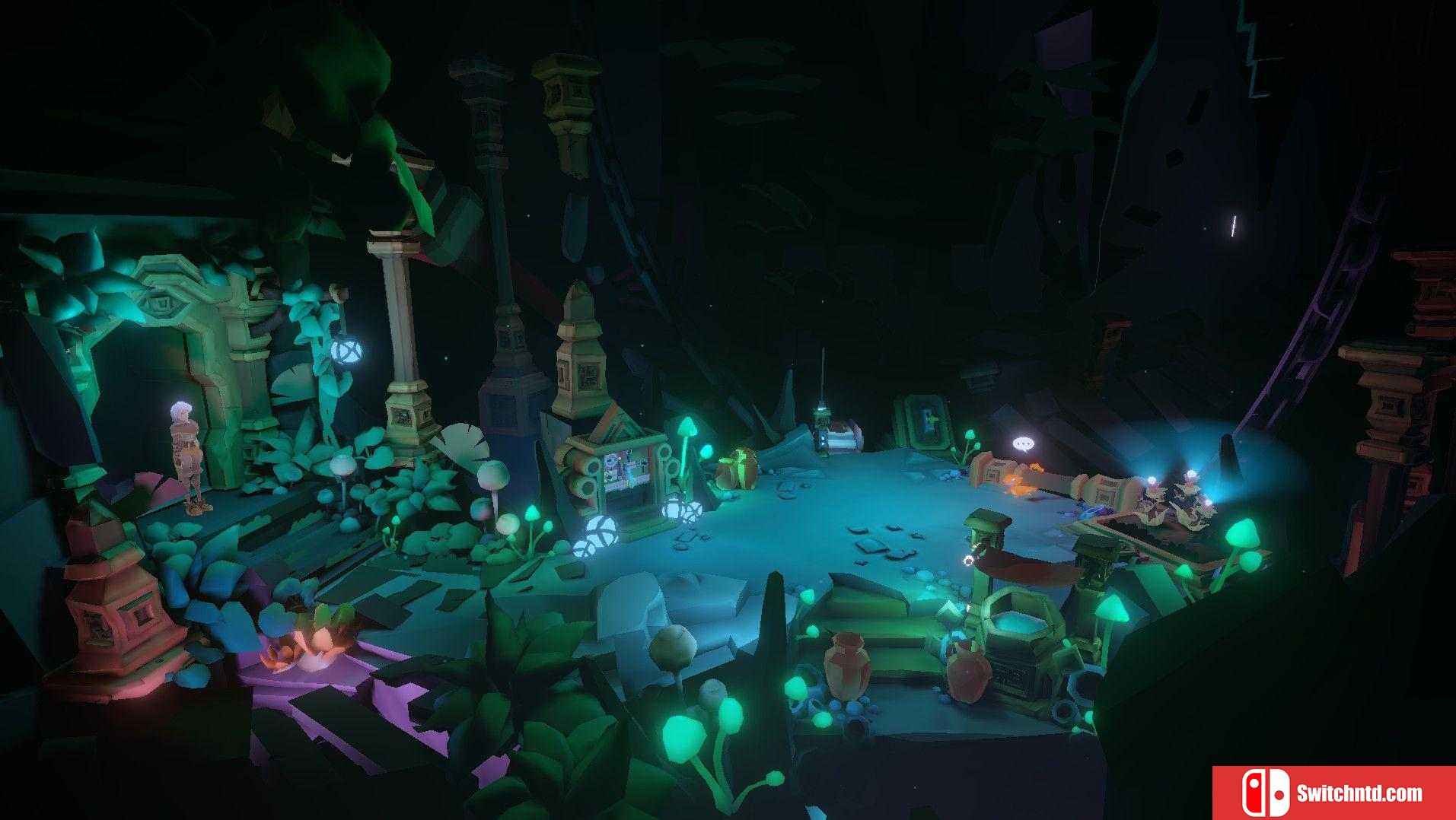The width and height of the screenshot is (1456, 820).
Task: Click the speech bubble talk icon
Action: pyautogui.click(x=1023, y=443)
